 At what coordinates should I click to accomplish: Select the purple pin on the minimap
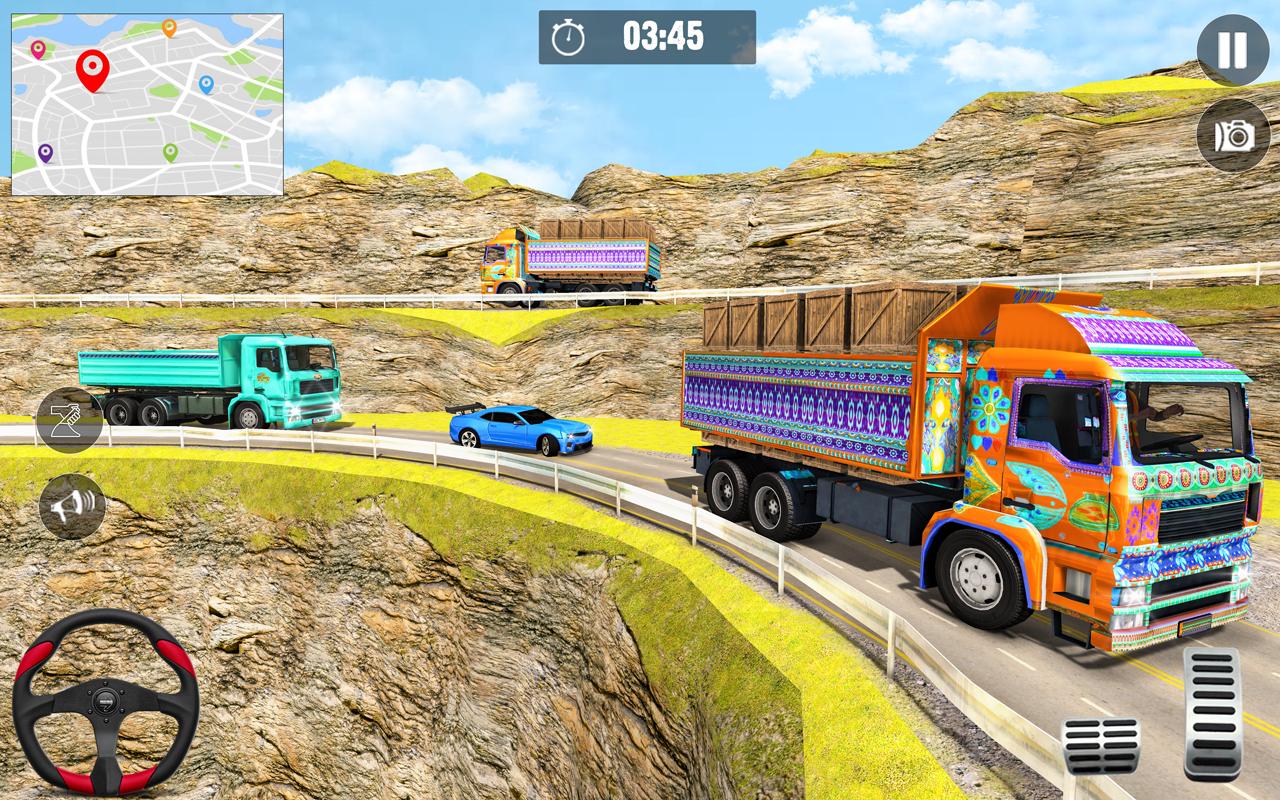(45, 153)
